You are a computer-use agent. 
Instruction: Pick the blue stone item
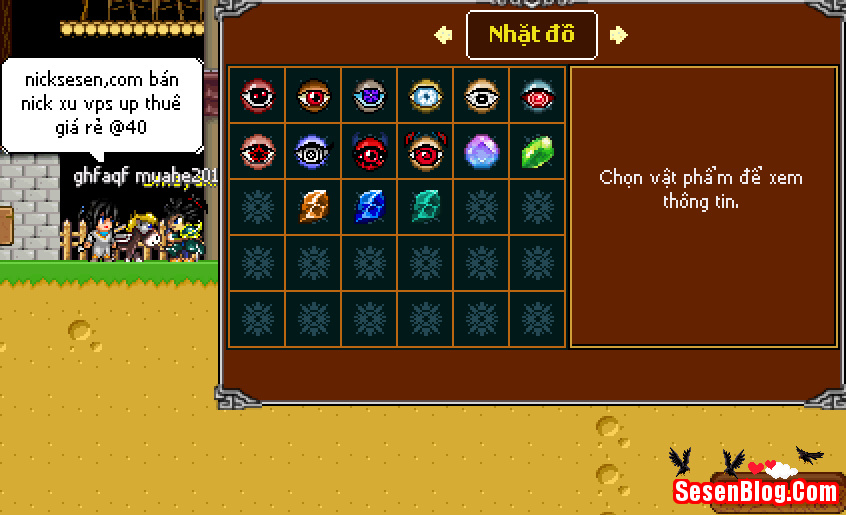(369, 207)
